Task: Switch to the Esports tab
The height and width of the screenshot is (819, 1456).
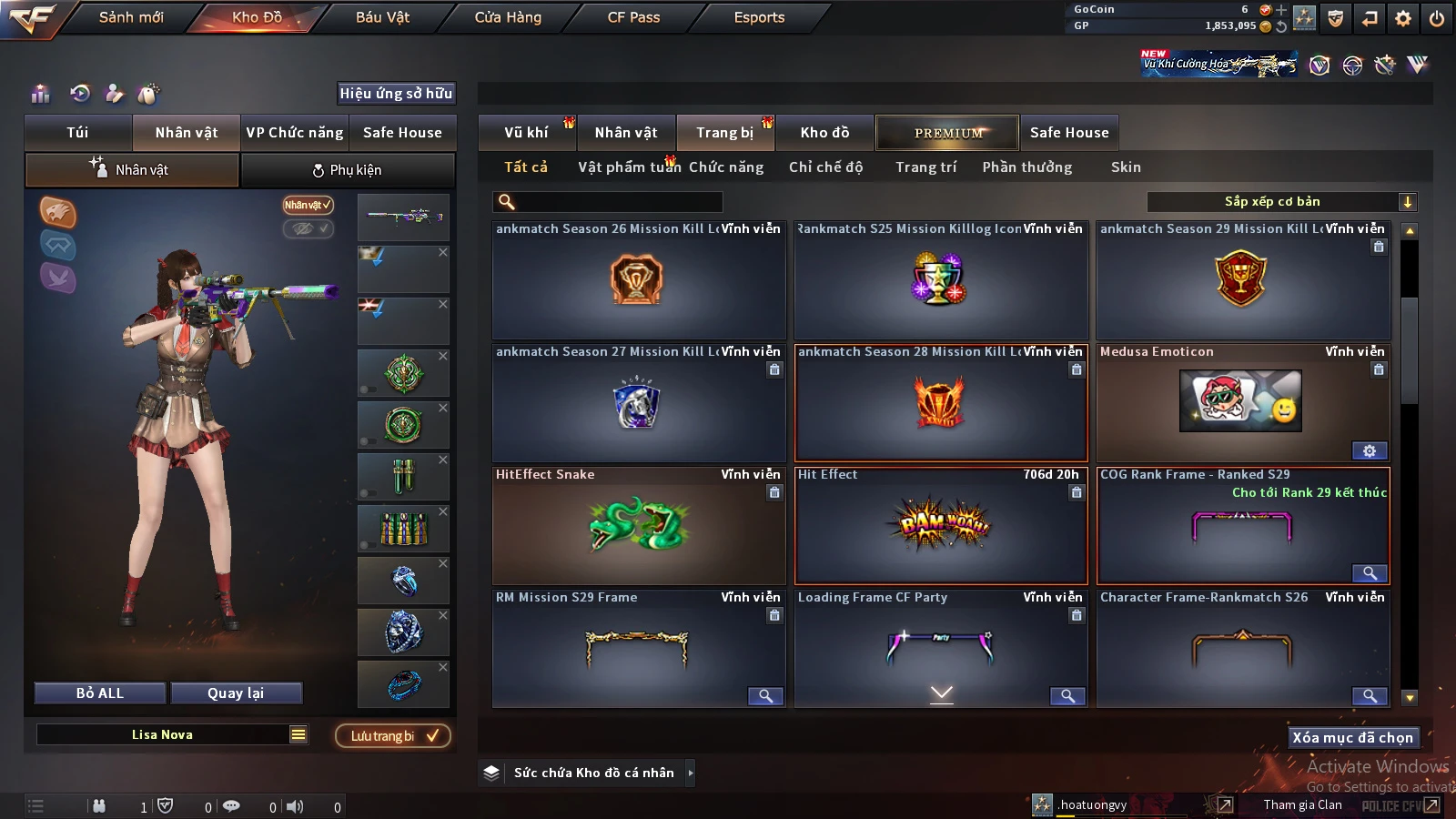Action: (x=759, y=17)
